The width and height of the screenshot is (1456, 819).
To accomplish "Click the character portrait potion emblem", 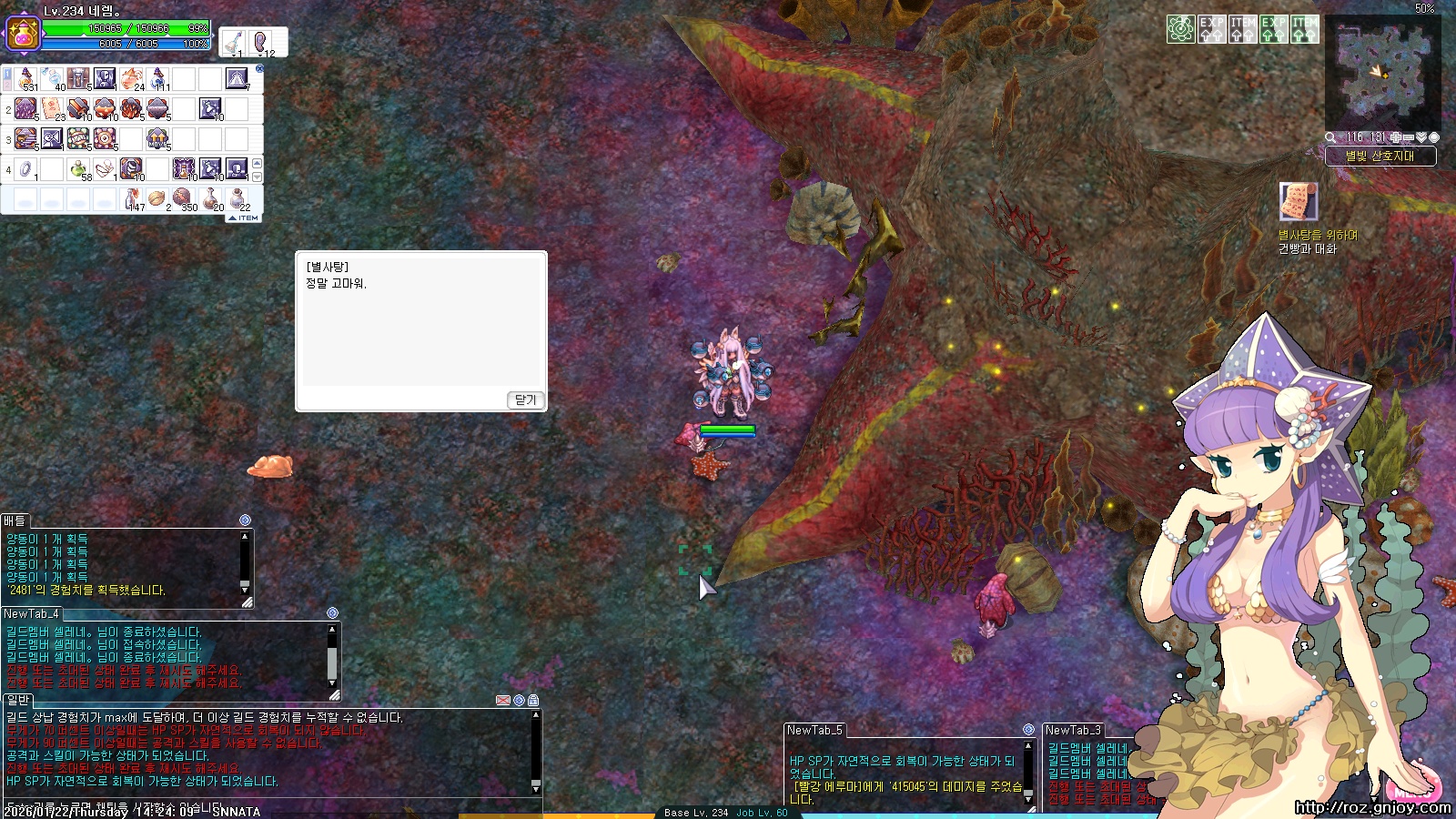I will (x=22, y=34).
